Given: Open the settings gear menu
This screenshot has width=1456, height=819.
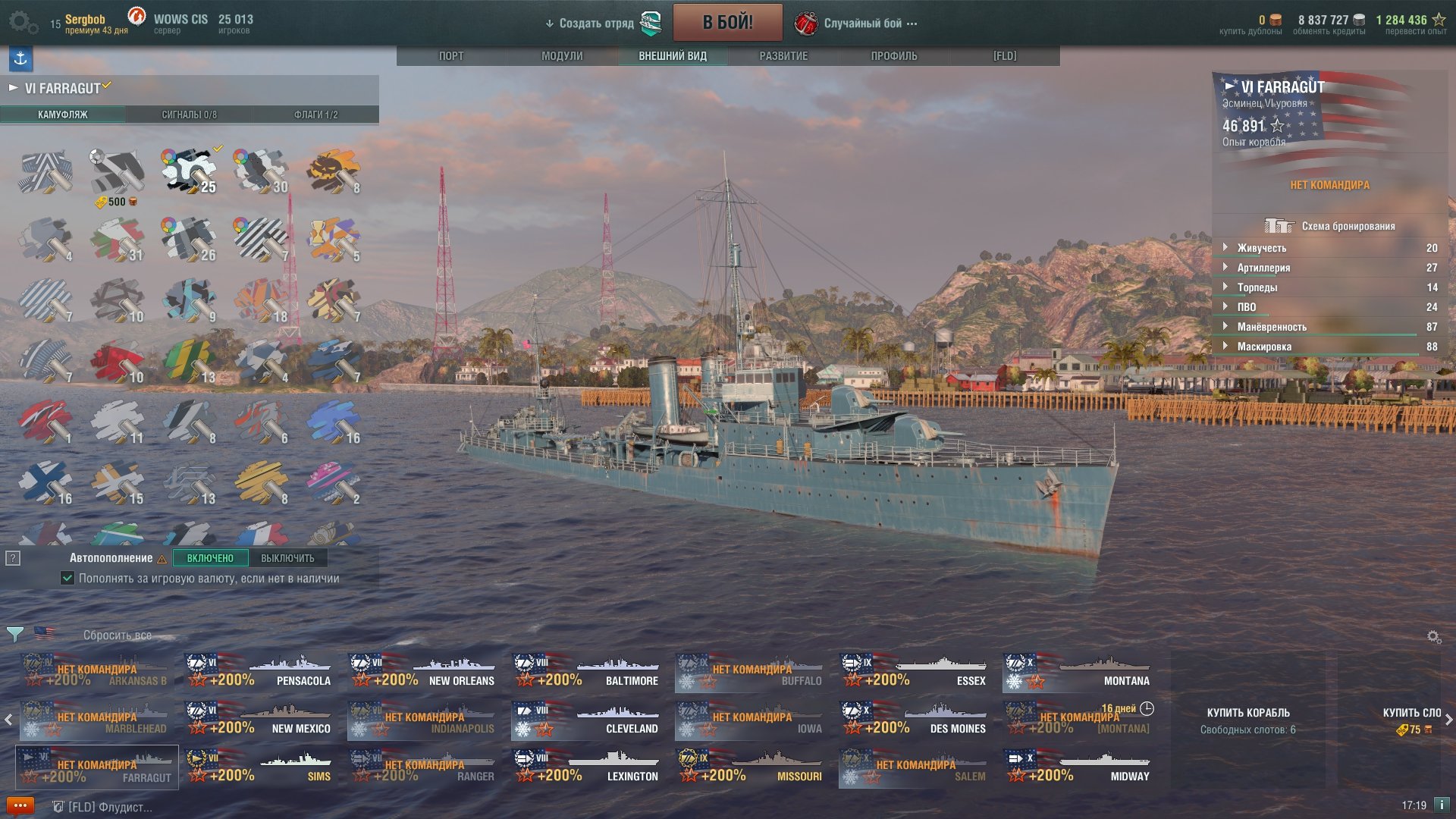Looking at the screenshot, I should click(x=23, y=23).
